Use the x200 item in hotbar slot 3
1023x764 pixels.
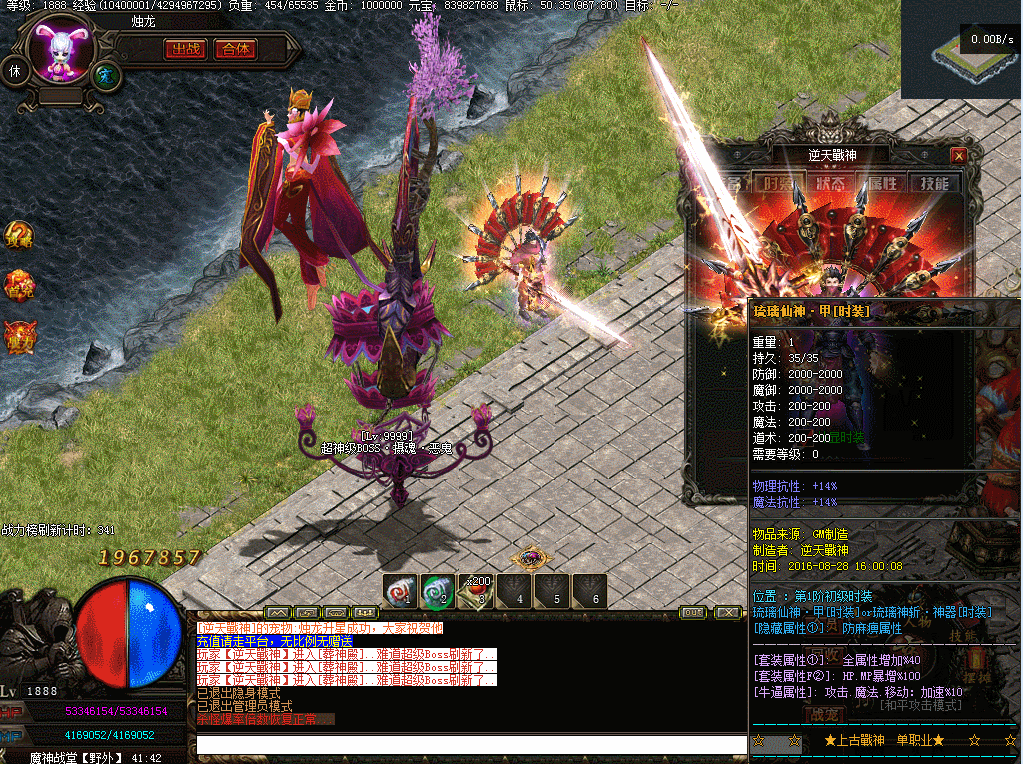tap(475, 590)
